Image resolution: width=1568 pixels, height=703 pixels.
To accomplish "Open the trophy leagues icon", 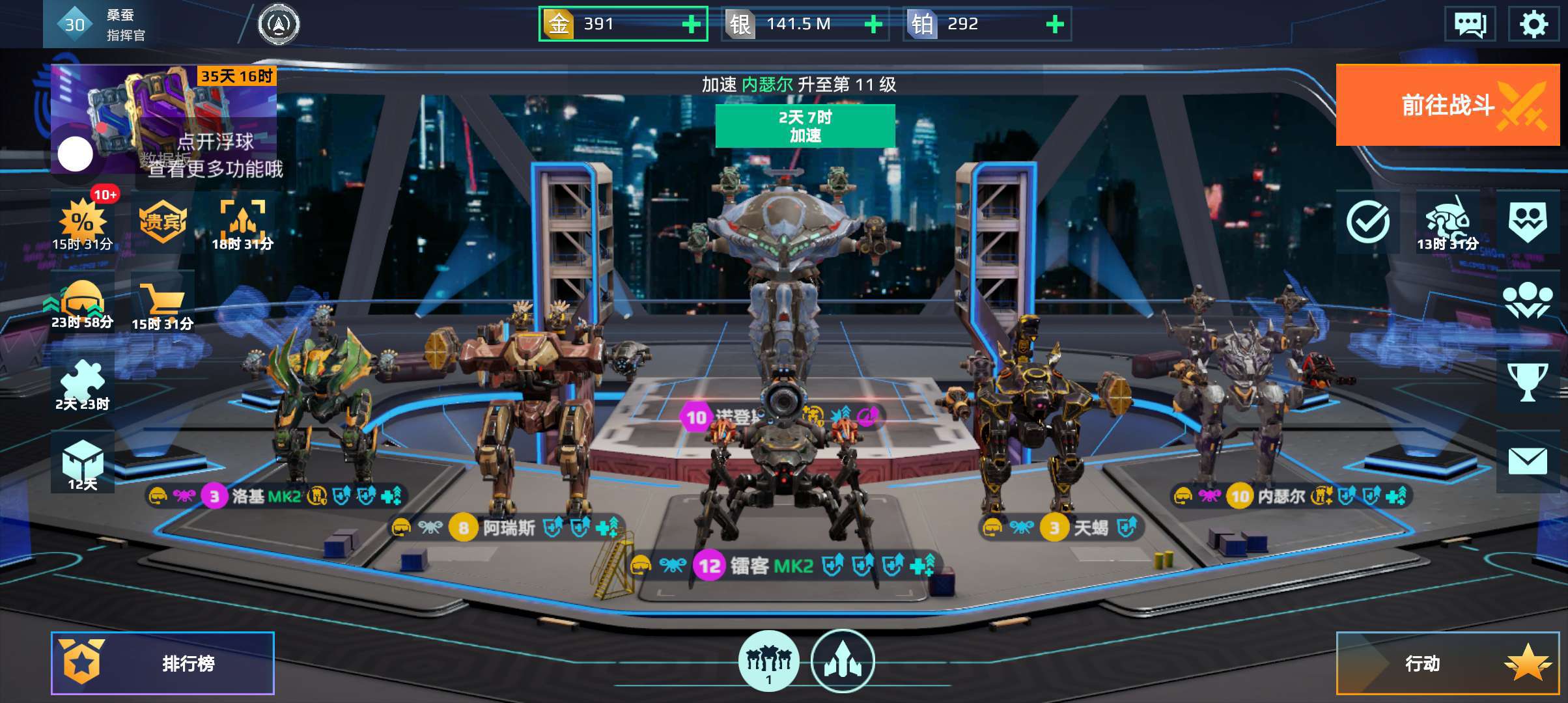I will click(x=1527, y=381).
